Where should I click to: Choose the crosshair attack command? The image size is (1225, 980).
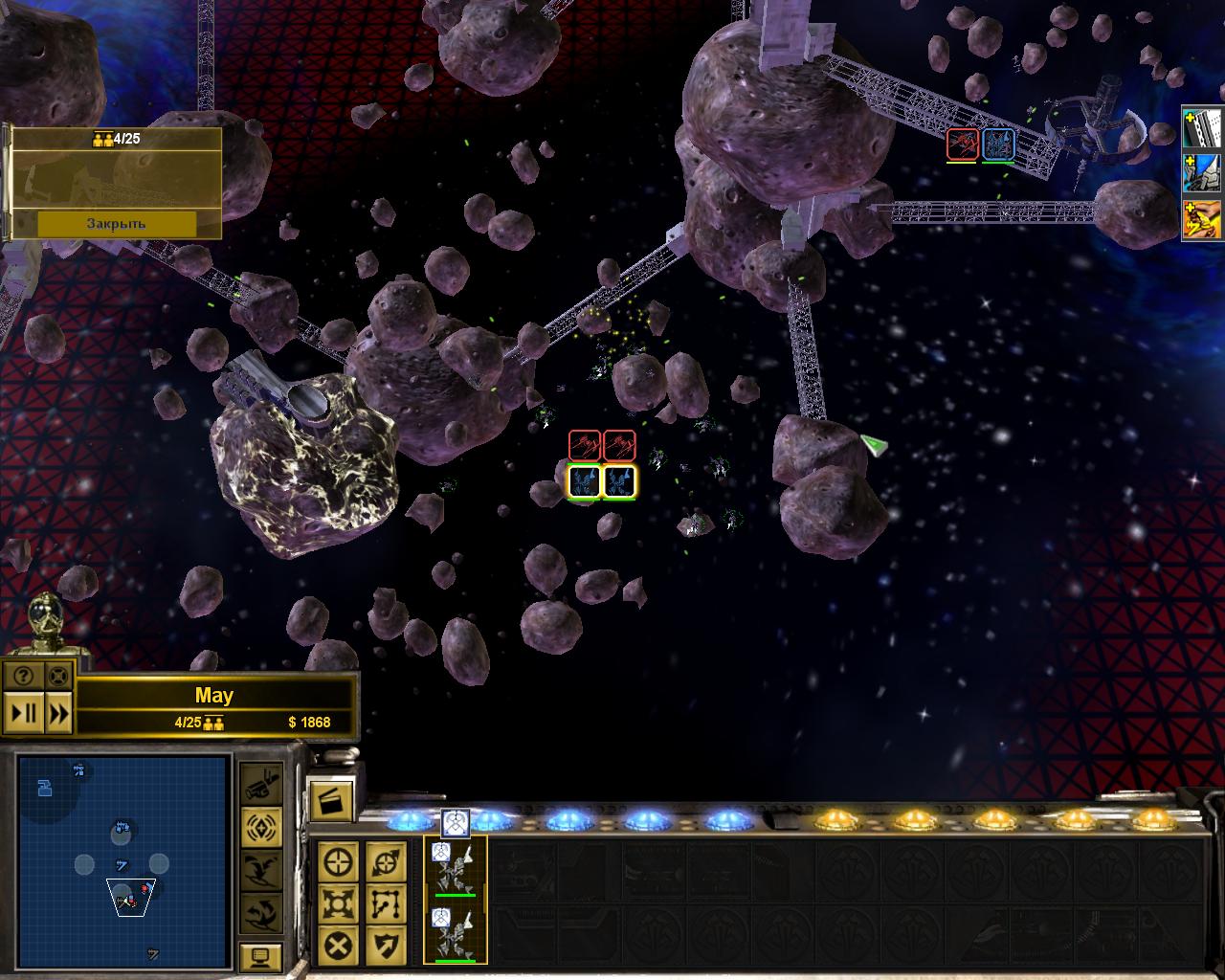coord(339,861)
